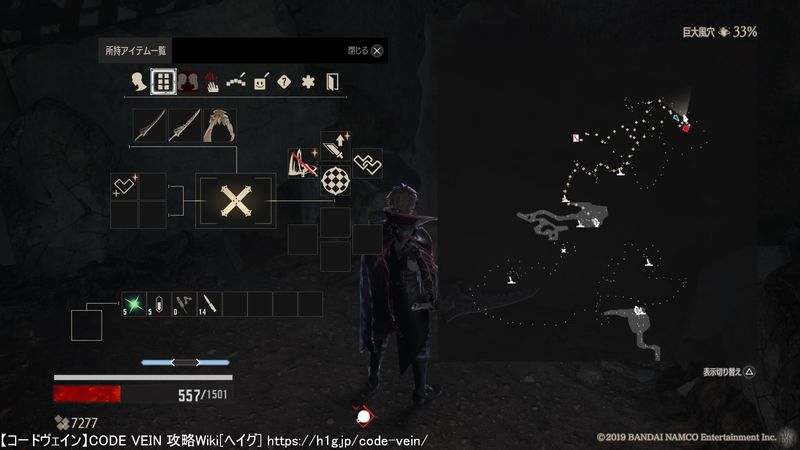Open the gear settings tab
This screenshot has width=800, height=450.
308,82
